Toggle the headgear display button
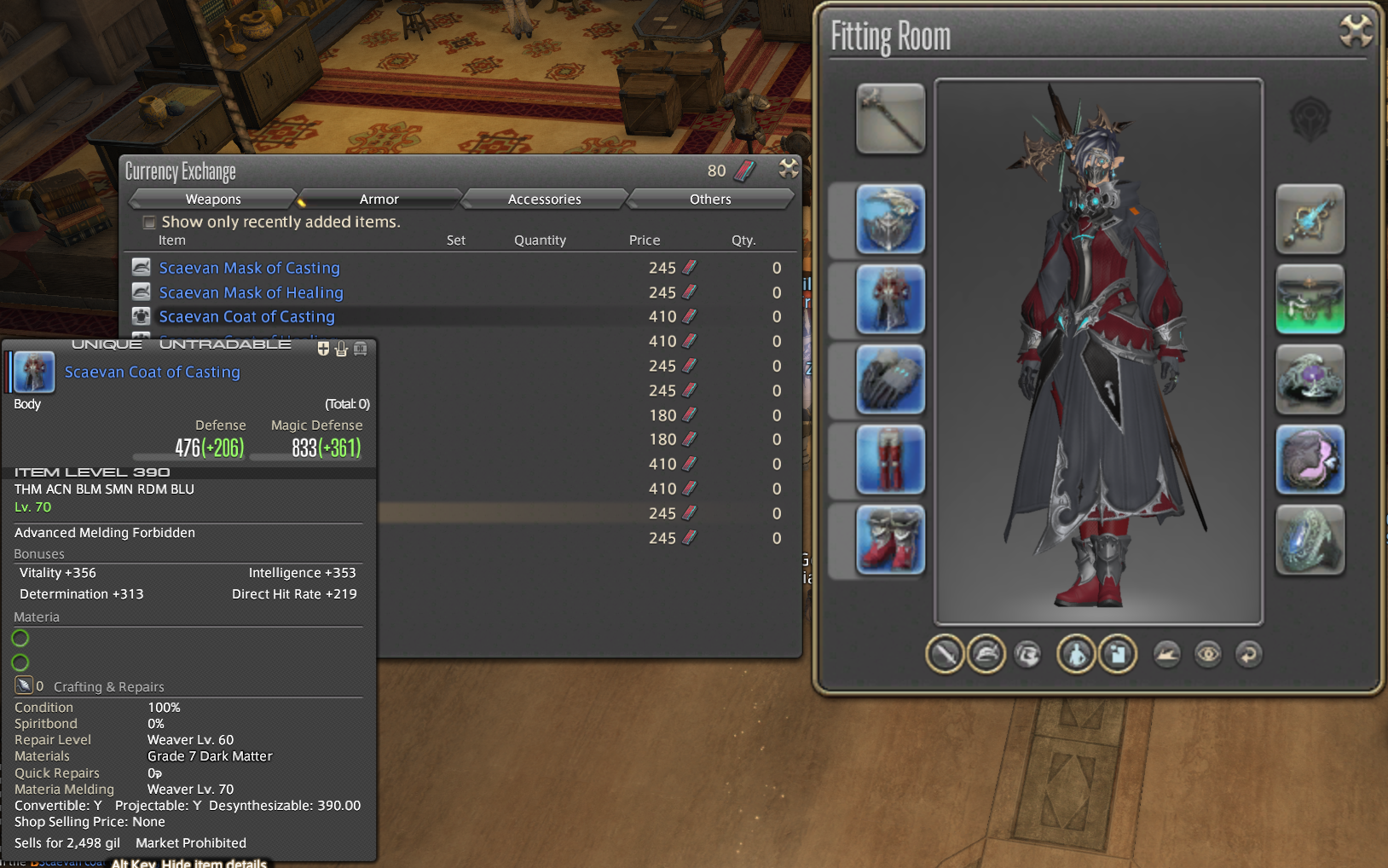The width and height of the screenshot is (1388, 868). tap(986, 655)
